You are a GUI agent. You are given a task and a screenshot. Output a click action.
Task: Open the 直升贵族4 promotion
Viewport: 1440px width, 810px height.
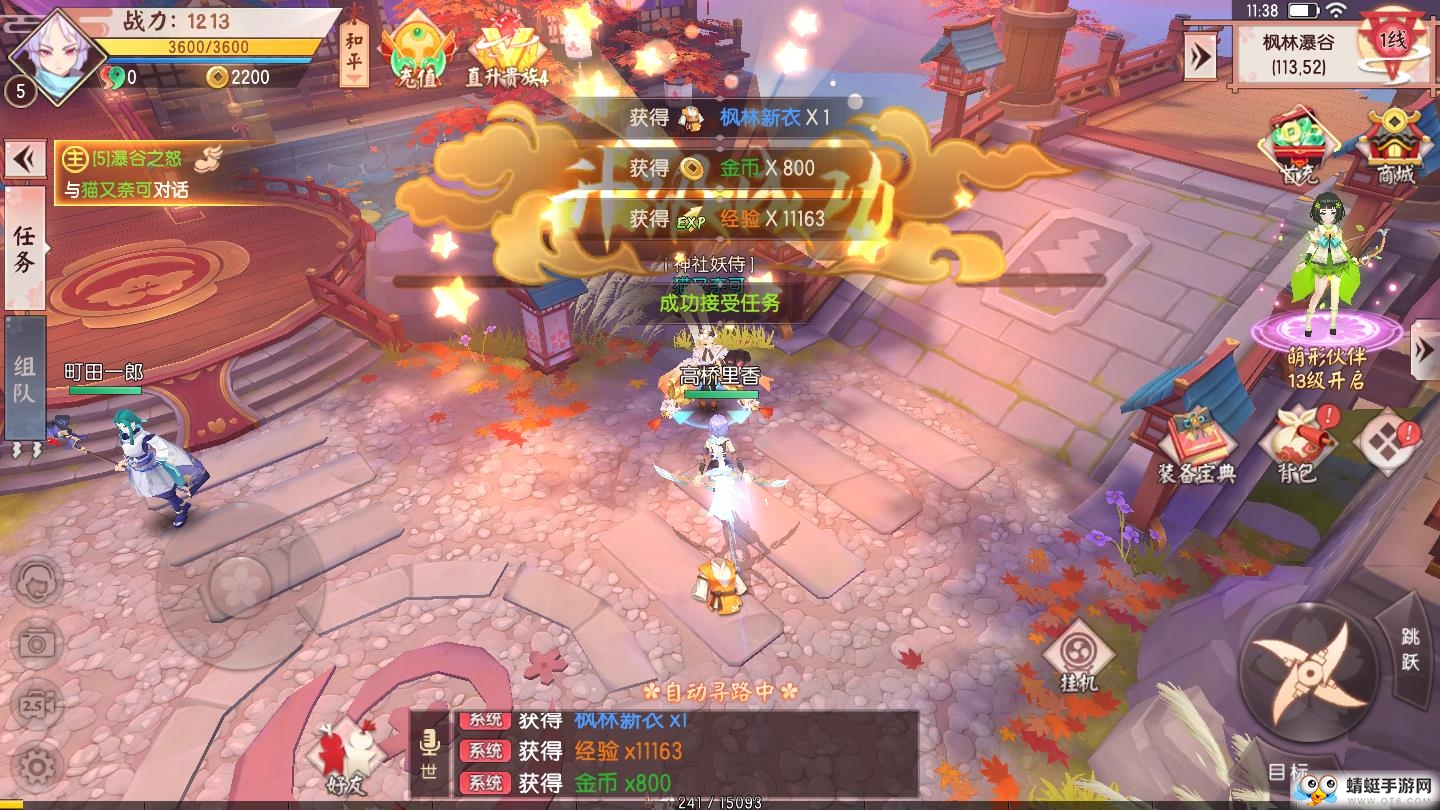pos(507,54)
